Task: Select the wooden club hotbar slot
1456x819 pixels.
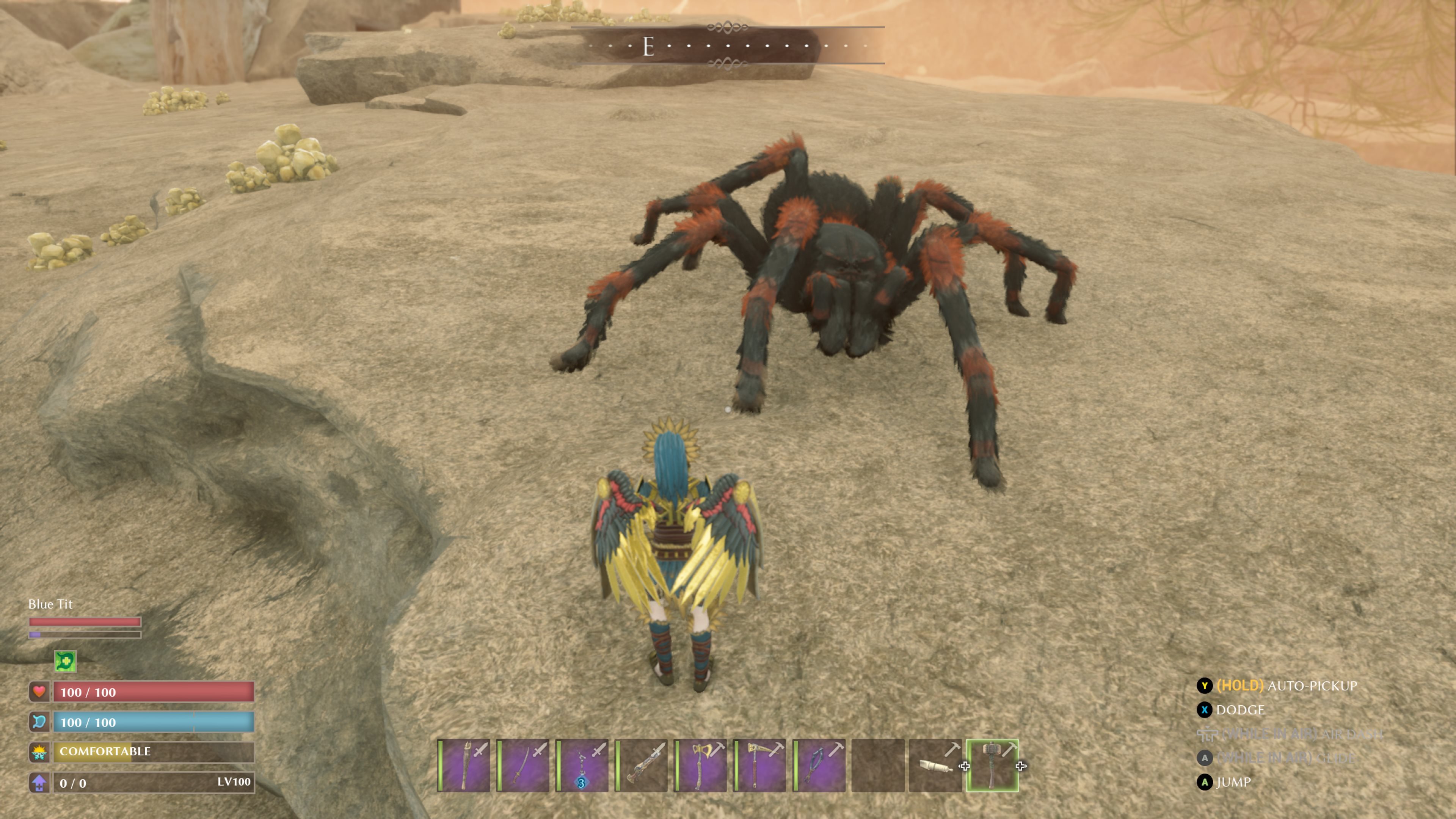Action: 464,765
